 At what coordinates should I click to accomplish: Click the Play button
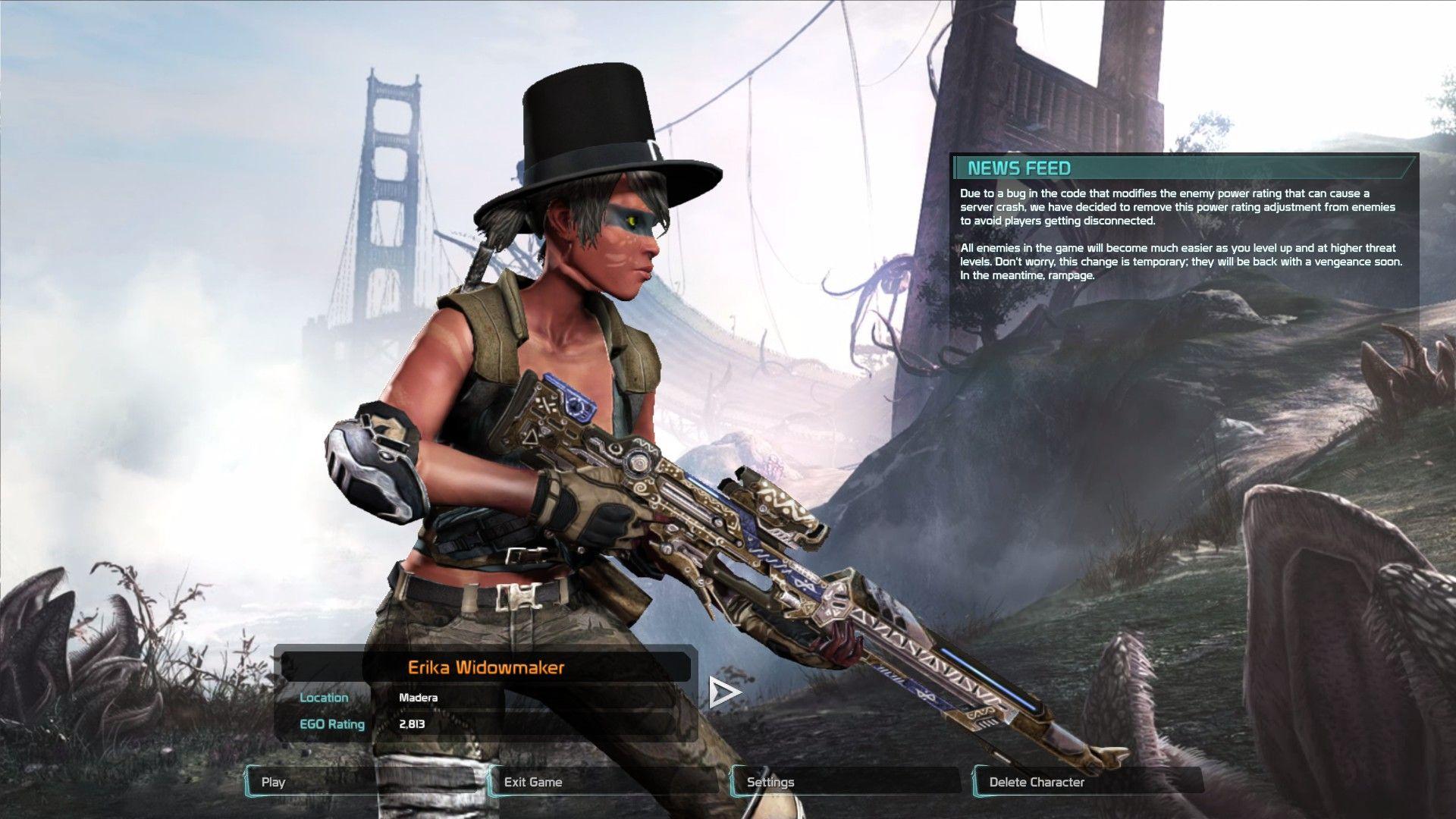(362, 782)
